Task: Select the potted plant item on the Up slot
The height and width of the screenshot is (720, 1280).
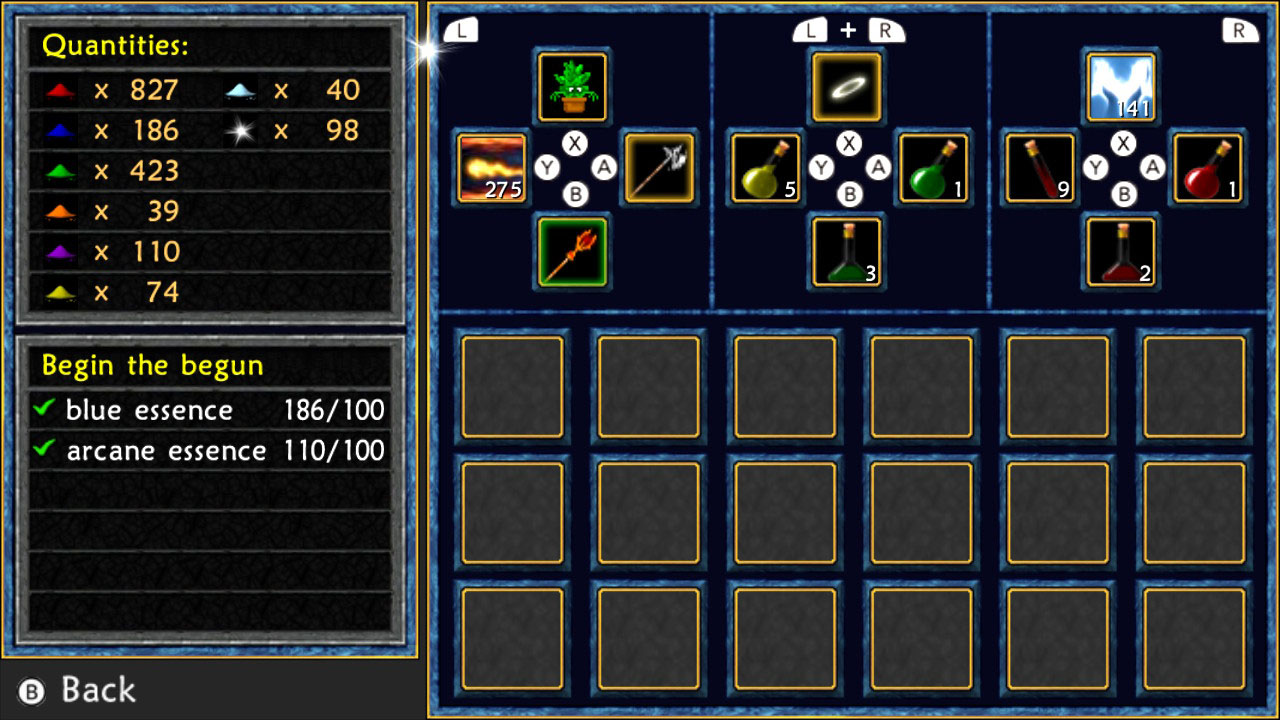Action: pos(572,87)
